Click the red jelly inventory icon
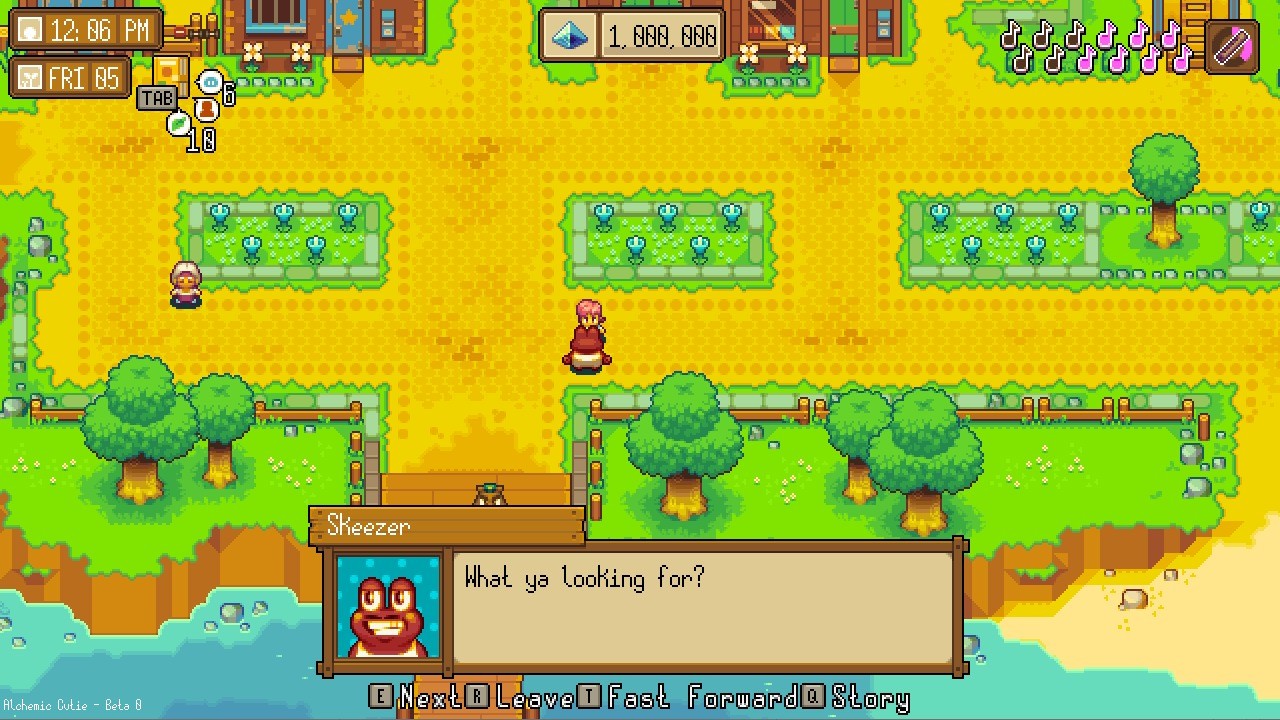This screenshot has height=720, width=1280. coord(207,110)
